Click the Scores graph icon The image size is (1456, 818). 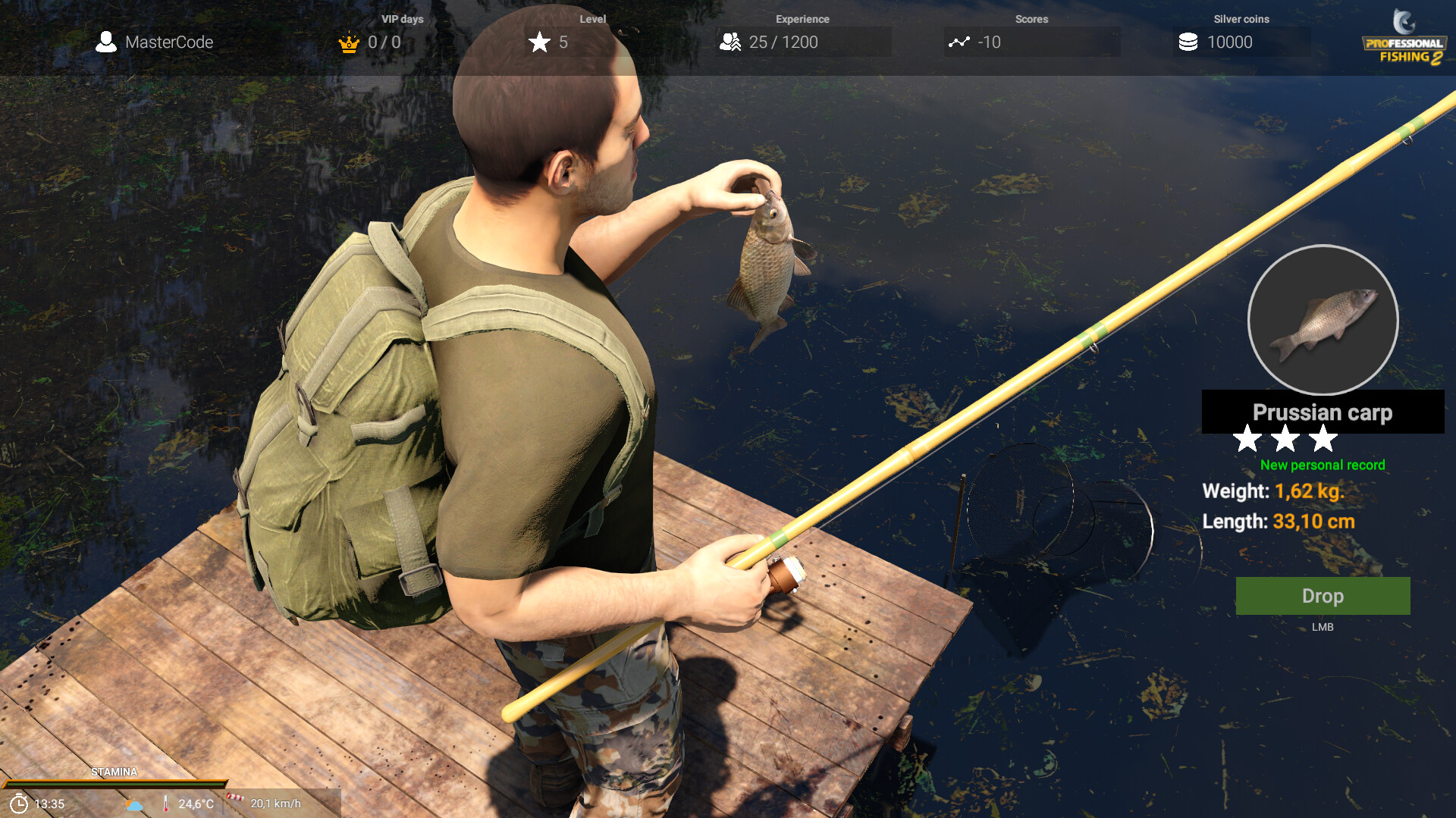point(960,43)
